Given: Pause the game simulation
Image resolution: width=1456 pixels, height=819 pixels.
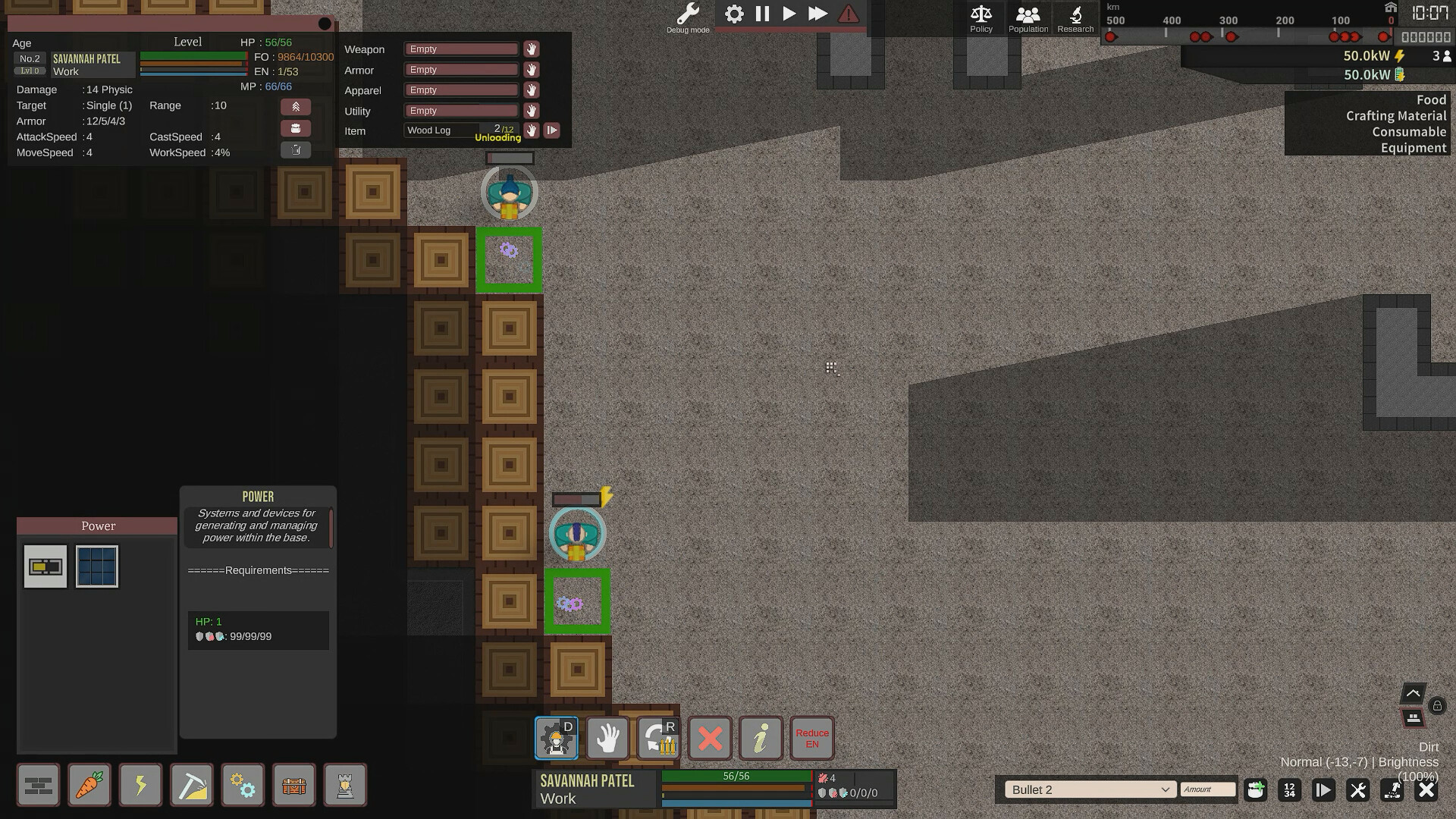Looking at the screenshot, I should [761, 14].
